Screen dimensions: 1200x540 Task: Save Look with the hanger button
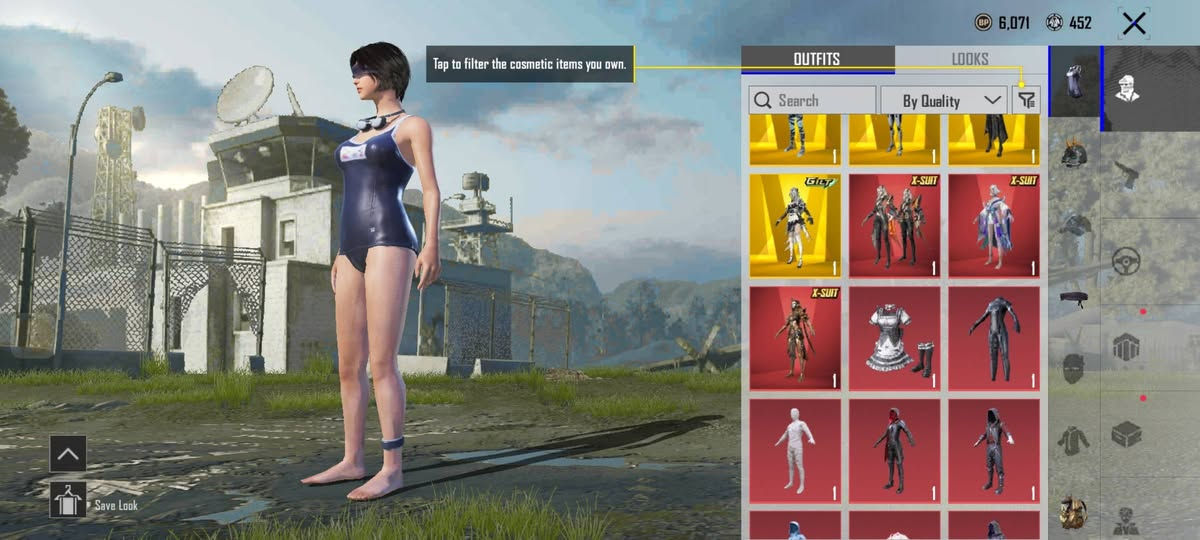(68, 499)
